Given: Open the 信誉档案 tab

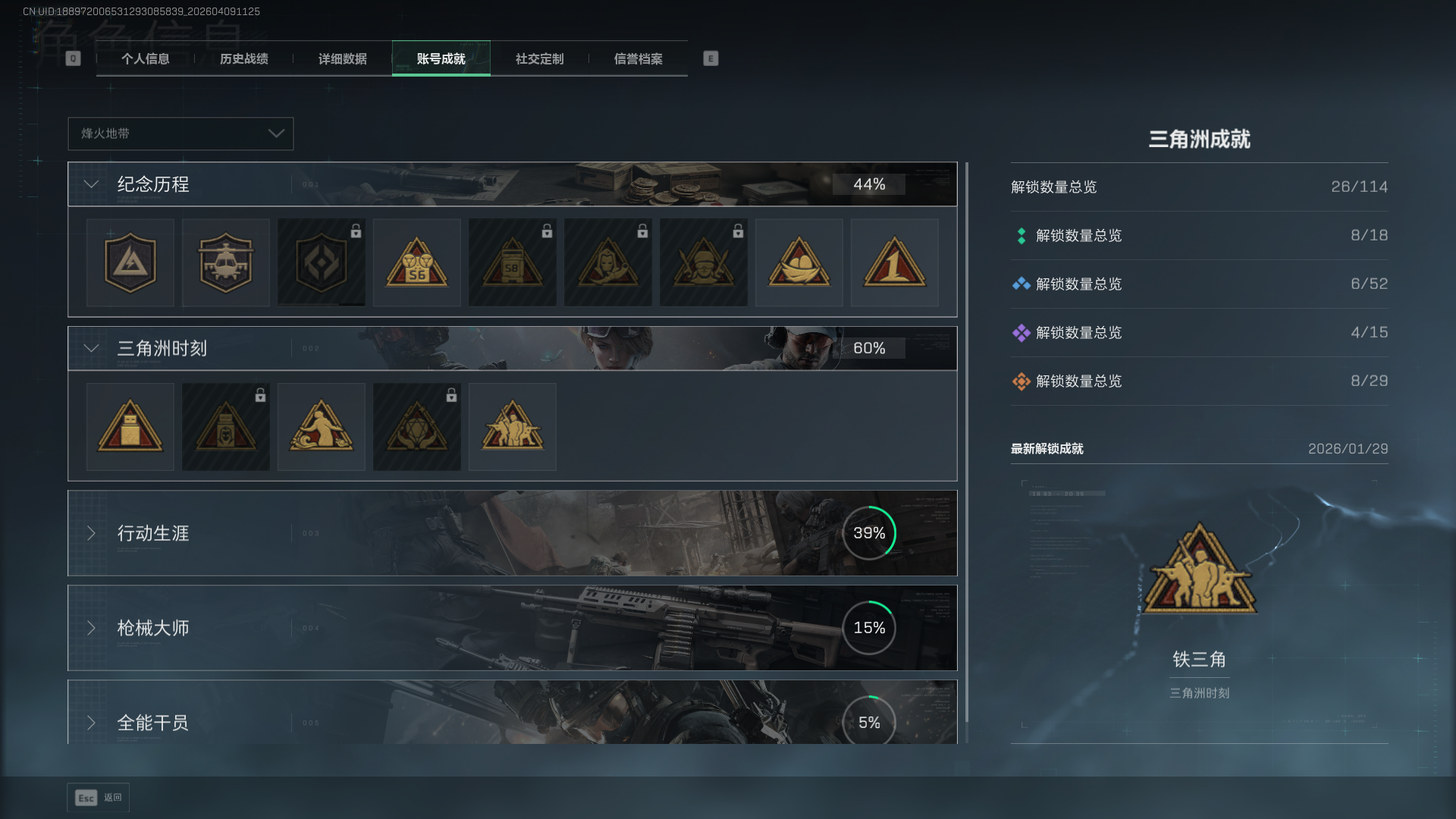Looking at the screenshot, I should tap(638, 58).
